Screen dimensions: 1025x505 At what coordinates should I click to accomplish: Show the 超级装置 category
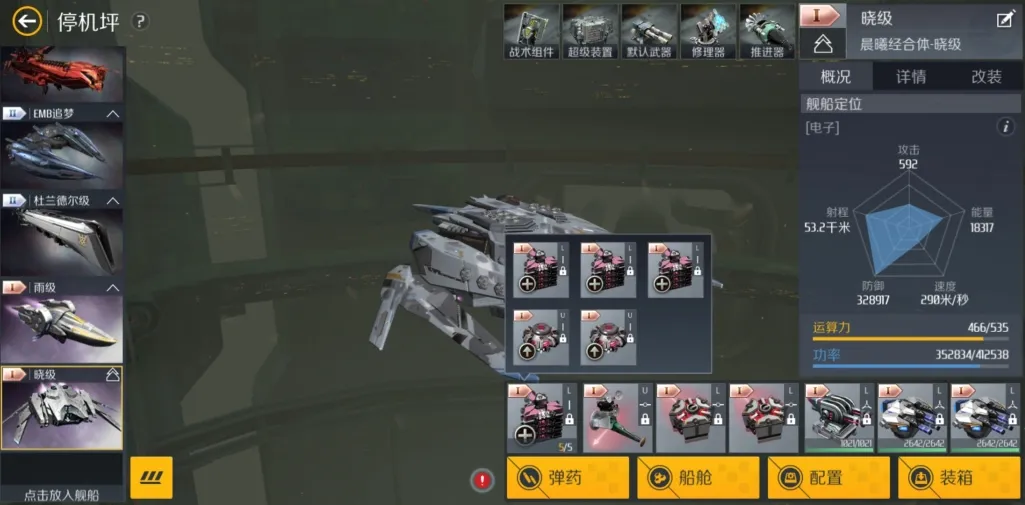590,31
